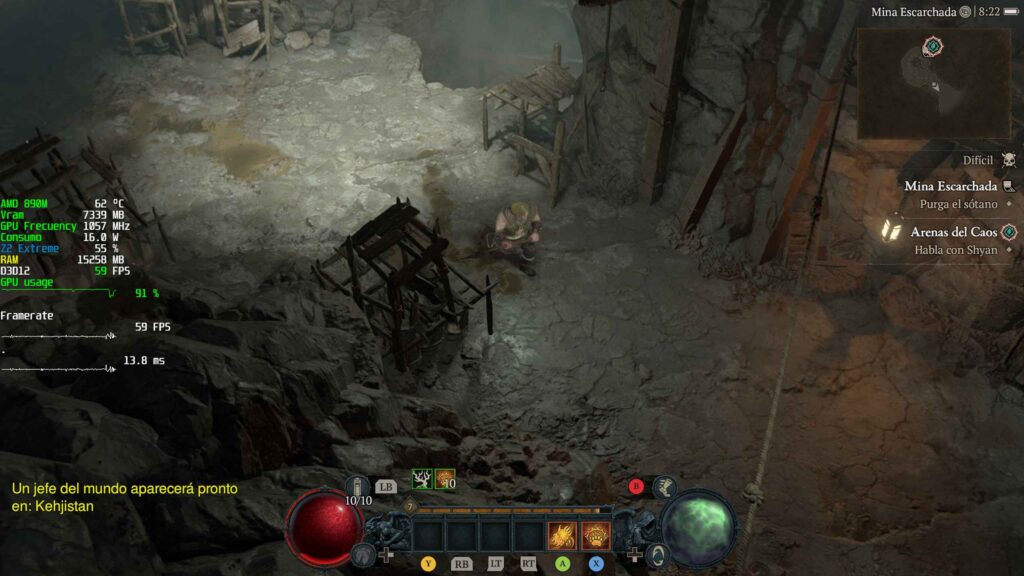The width and height of the screenshot is (1024, 576).
Task: Click the white tree buff icon
Action: click(422, 480)
